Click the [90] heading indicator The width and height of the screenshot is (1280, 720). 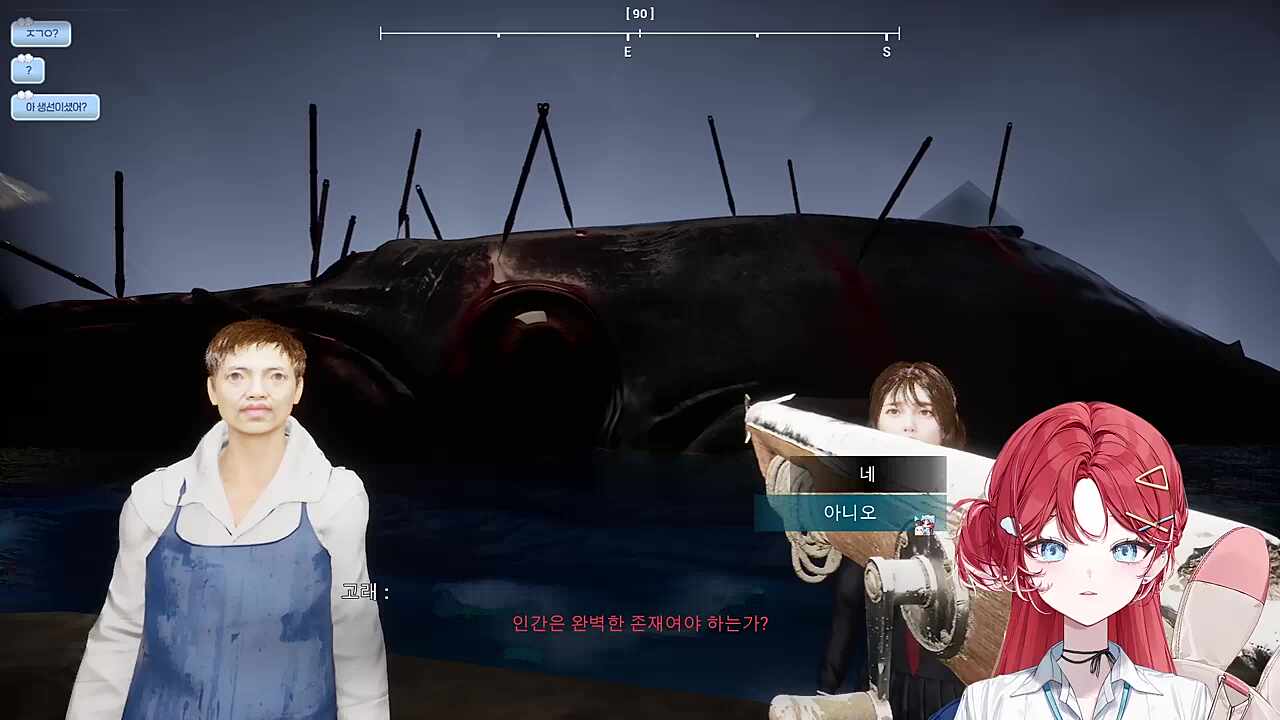(641, 12)
